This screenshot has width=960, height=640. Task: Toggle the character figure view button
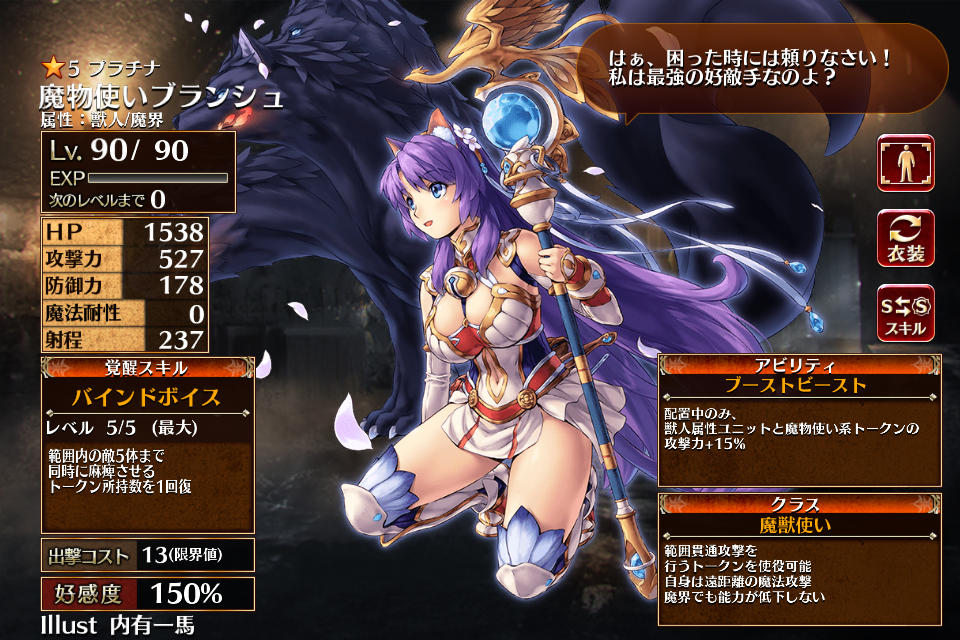tap(905, 163)
